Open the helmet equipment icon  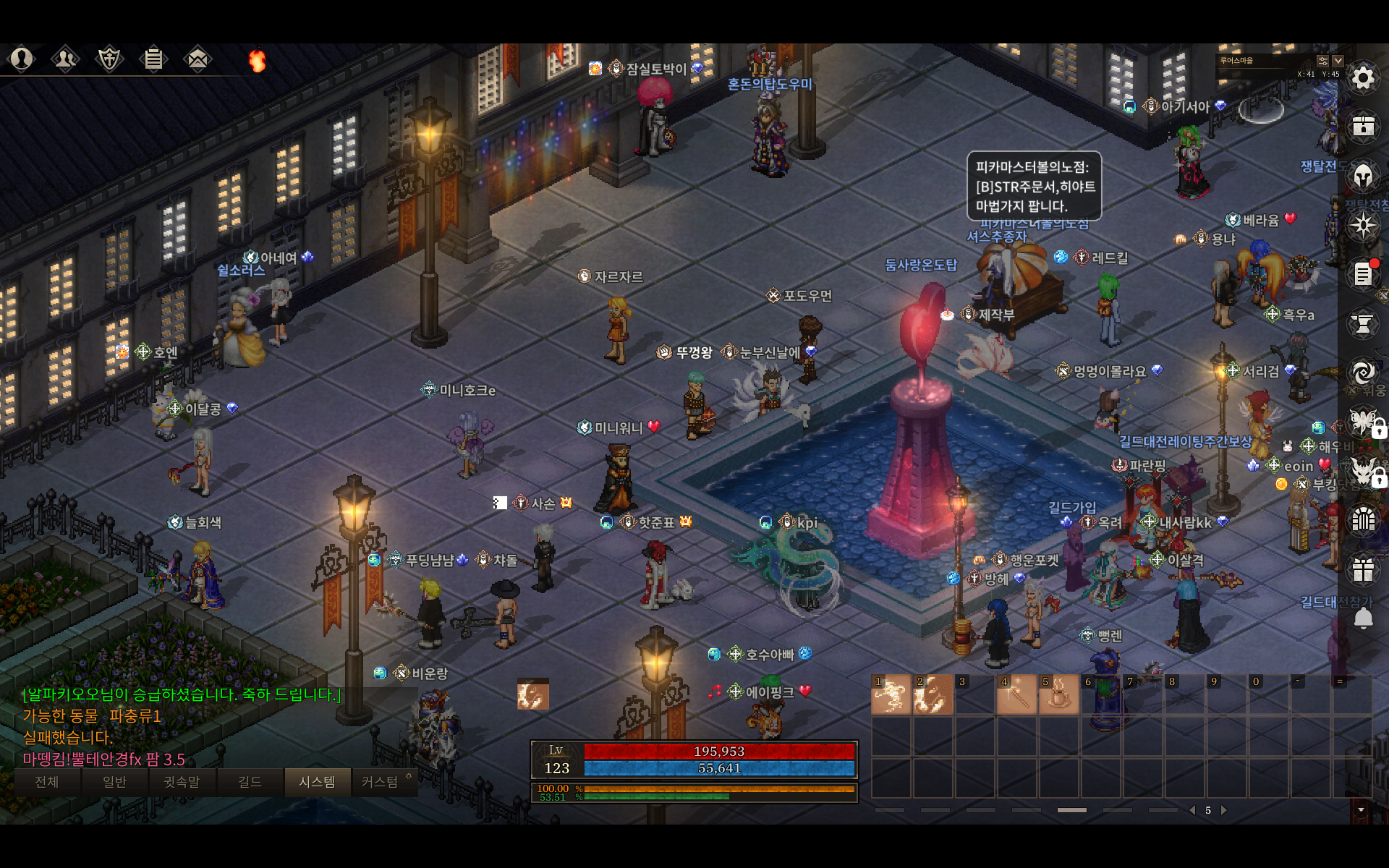tap(1363, 176)
